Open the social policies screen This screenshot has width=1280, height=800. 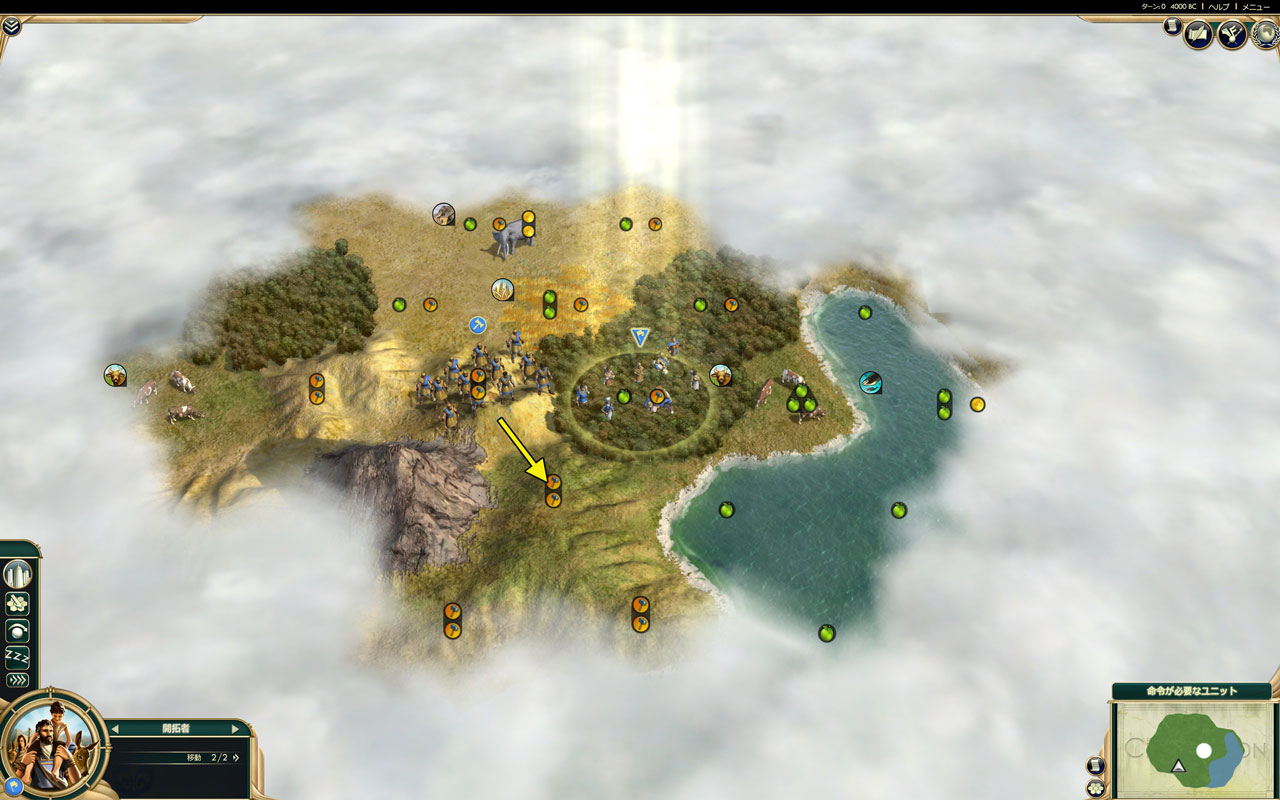1198,35
